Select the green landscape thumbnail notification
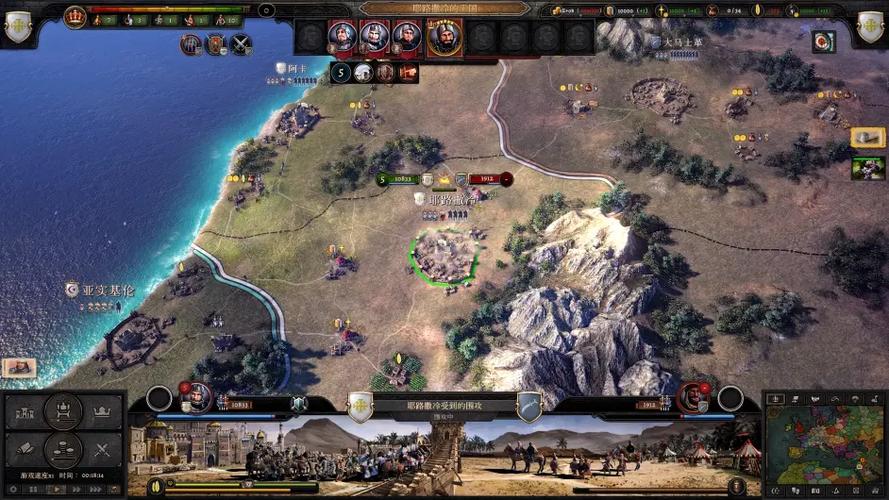This screenshot has width=889, height=500. coord(867,167)
